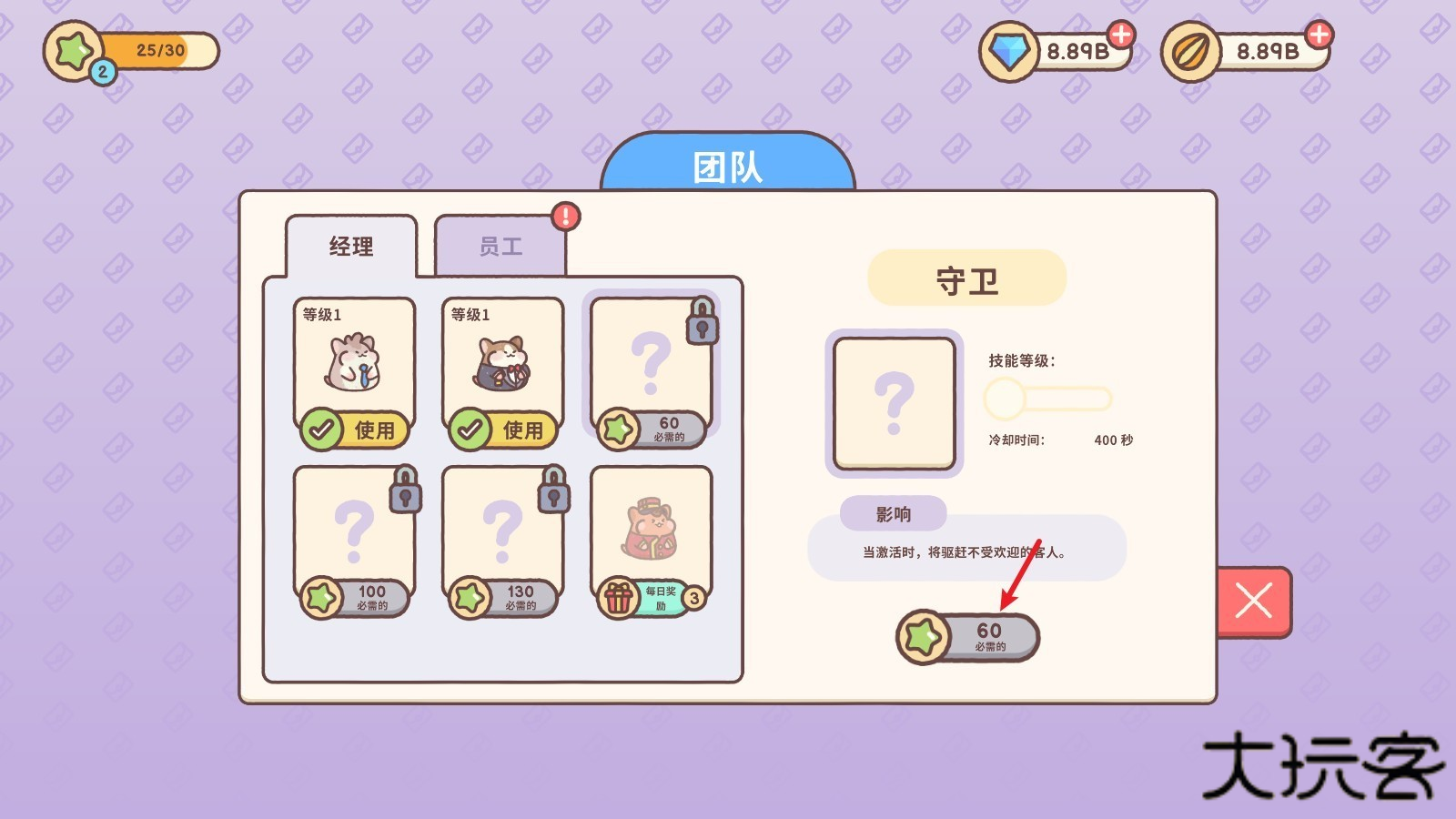Select the brown-eared hamster manager card

(x=503, y=364)
